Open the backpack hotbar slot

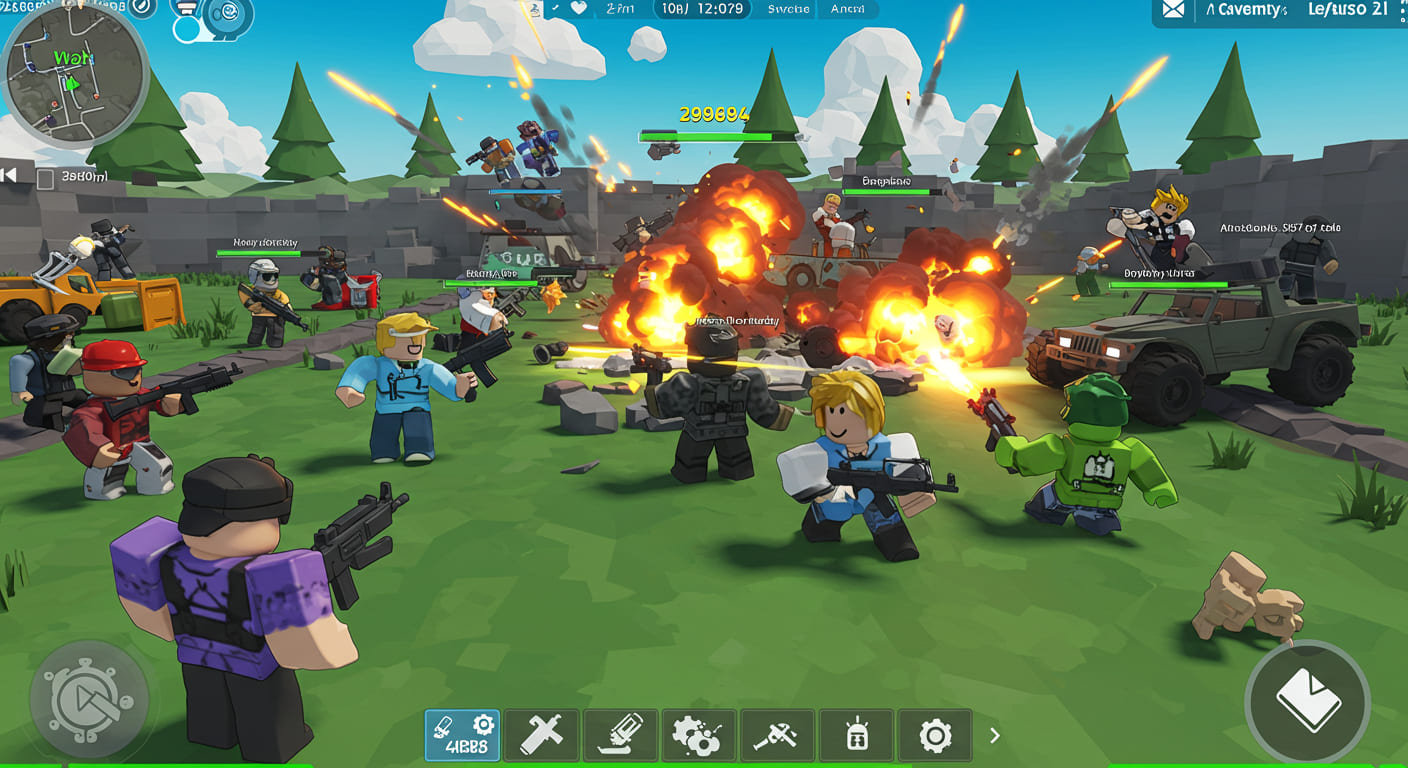856,736
